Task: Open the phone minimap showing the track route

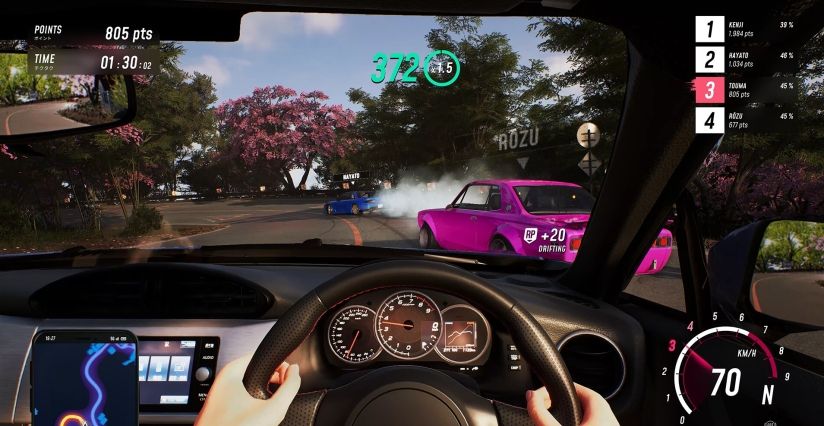Action: [x=84, y=380]
